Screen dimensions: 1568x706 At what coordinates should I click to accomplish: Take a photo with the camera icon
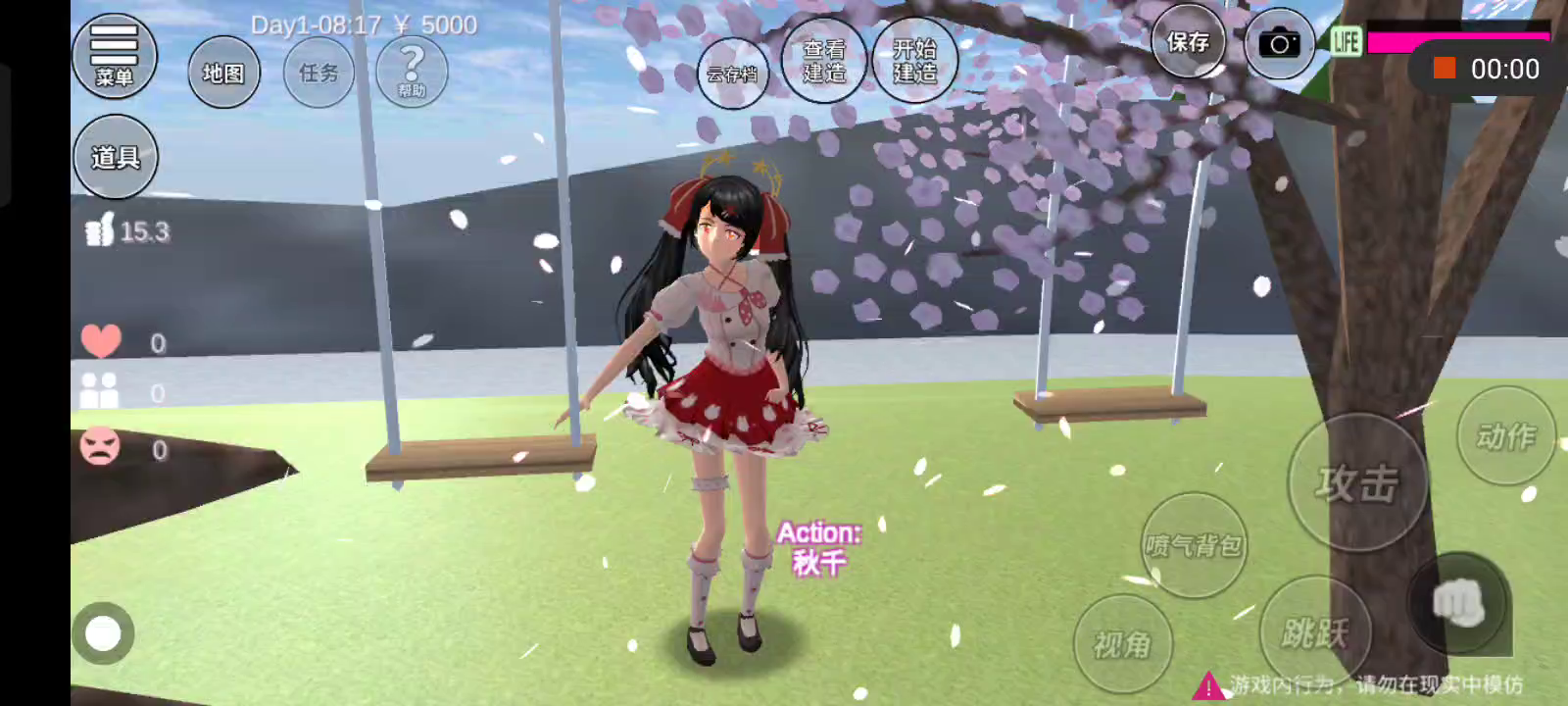coord(1279,44)
